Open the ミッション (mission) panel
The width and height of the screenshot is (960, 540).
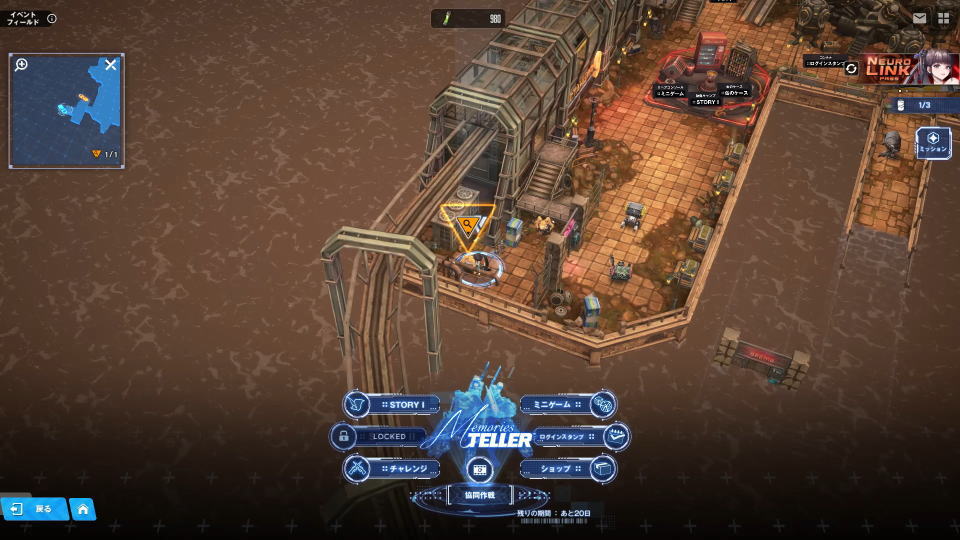click(x=932, y=142)
